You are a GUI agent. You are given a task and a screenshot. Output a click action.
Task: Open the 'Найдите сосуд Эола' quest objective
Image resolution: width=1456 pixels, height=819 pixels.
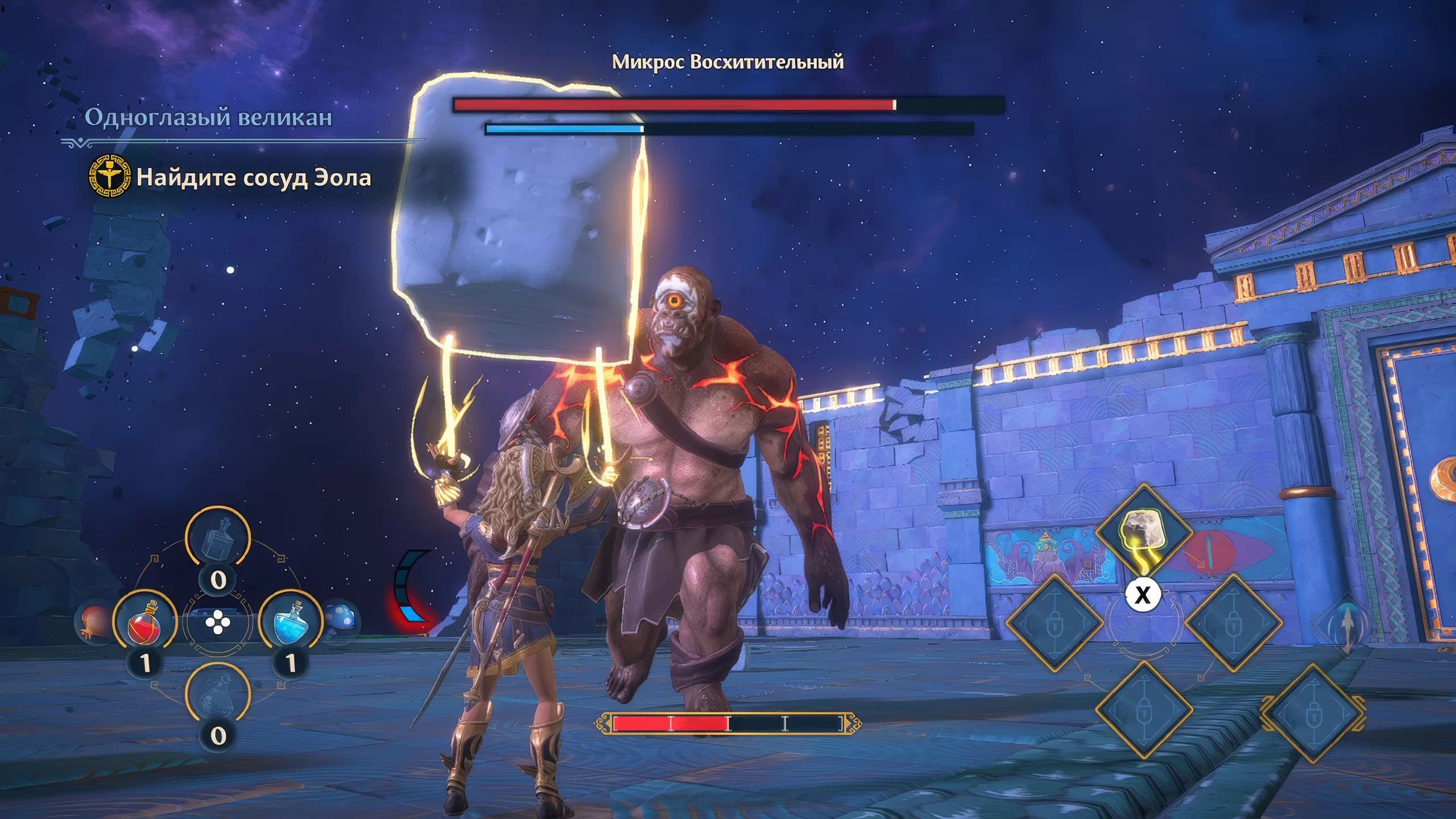[x=253, y=178]
